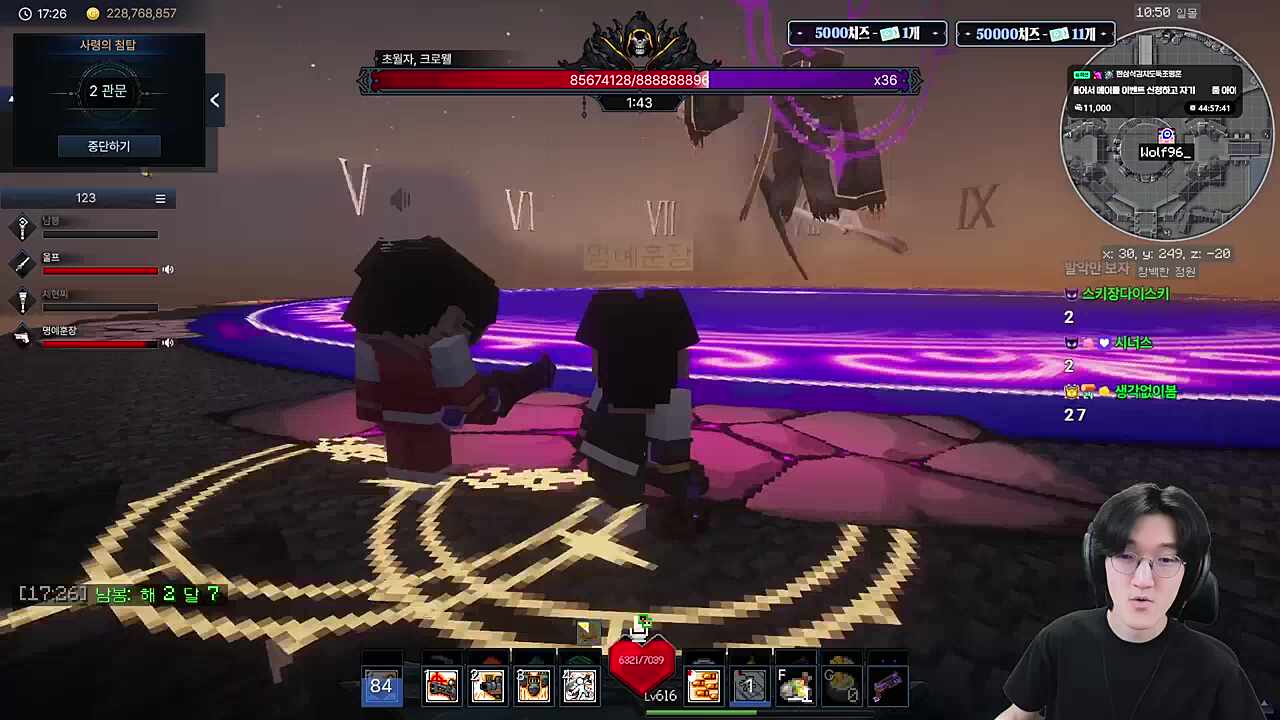Activate skill slot 1 with the gun icon

pyautogui.click(x=441, y=686)
